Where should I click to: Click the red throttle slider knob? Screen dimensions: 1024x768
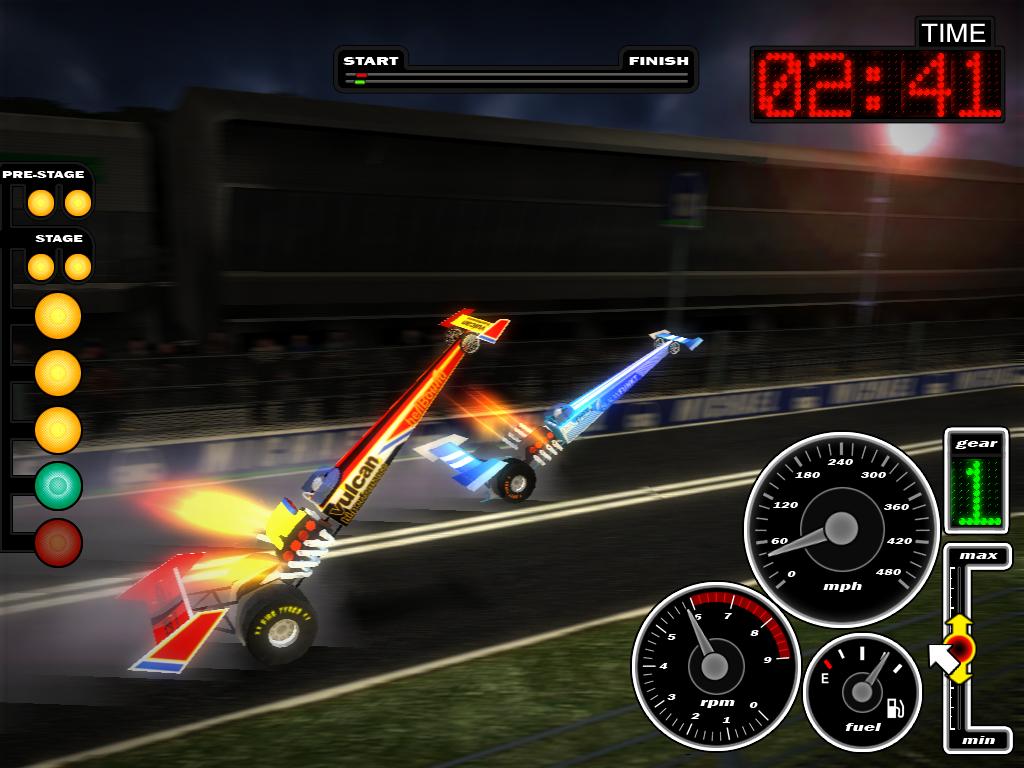coord(960,649)
